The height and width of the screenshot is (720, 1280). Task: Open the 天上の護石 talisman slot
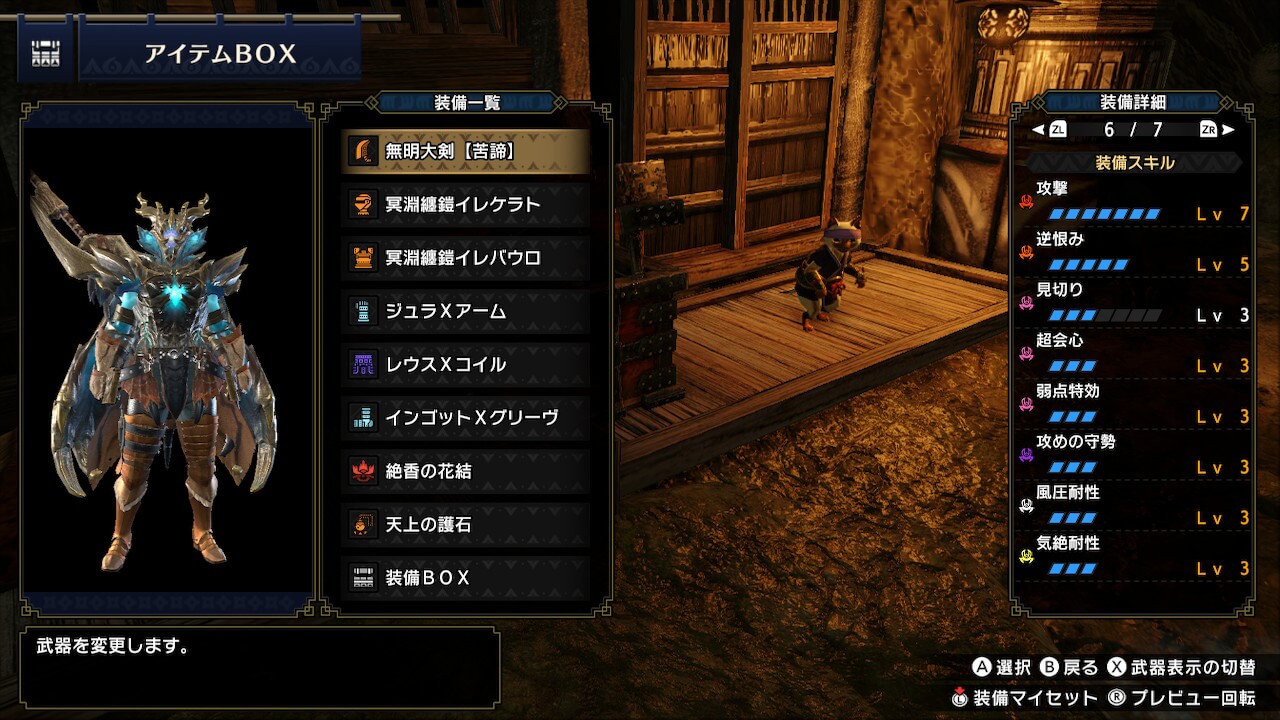point(465,524)
